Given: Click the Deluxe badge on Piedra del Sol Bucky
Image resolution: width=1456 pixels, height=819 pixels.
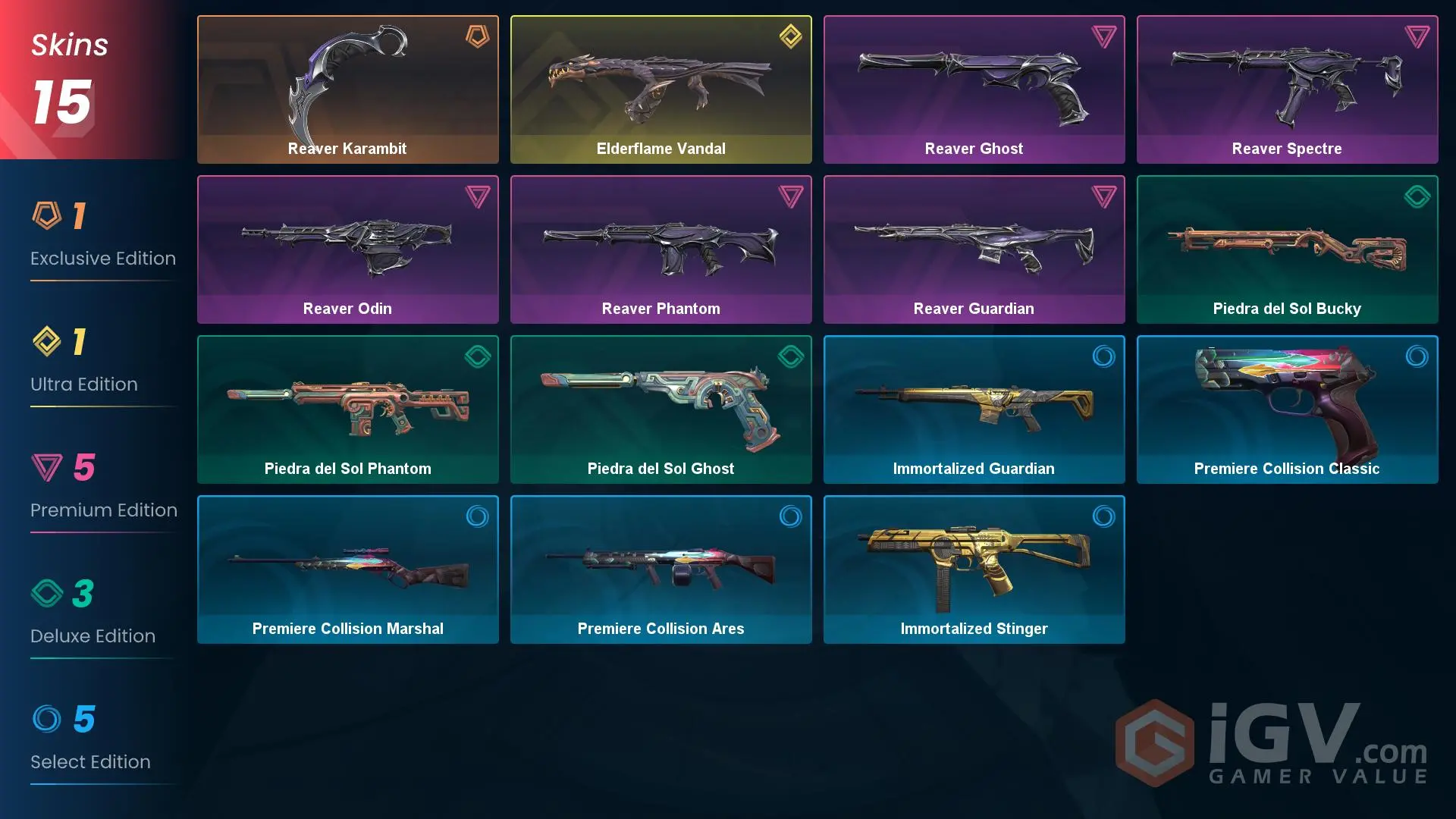Looking at the screenshot, I should (x=1417, y=196).
